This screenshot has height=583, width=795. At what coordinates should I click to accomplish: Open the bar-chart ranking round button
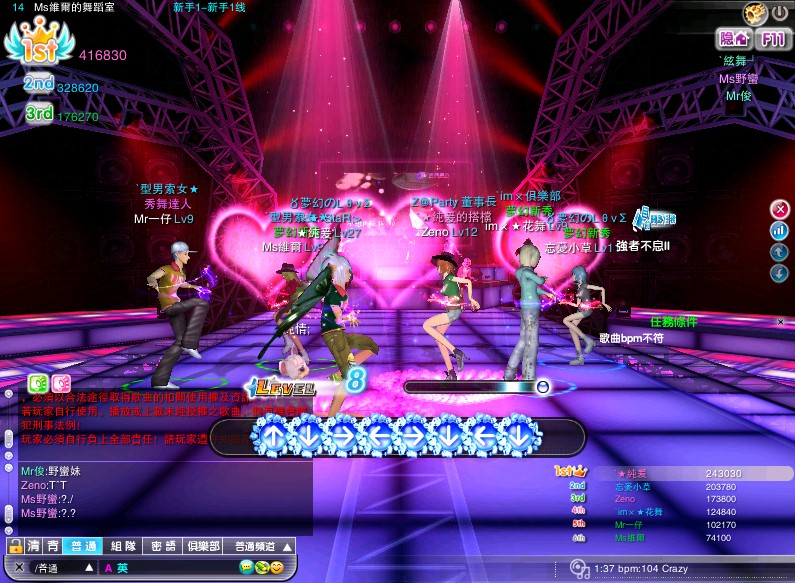pyautogui.click(x=780, y=231)
